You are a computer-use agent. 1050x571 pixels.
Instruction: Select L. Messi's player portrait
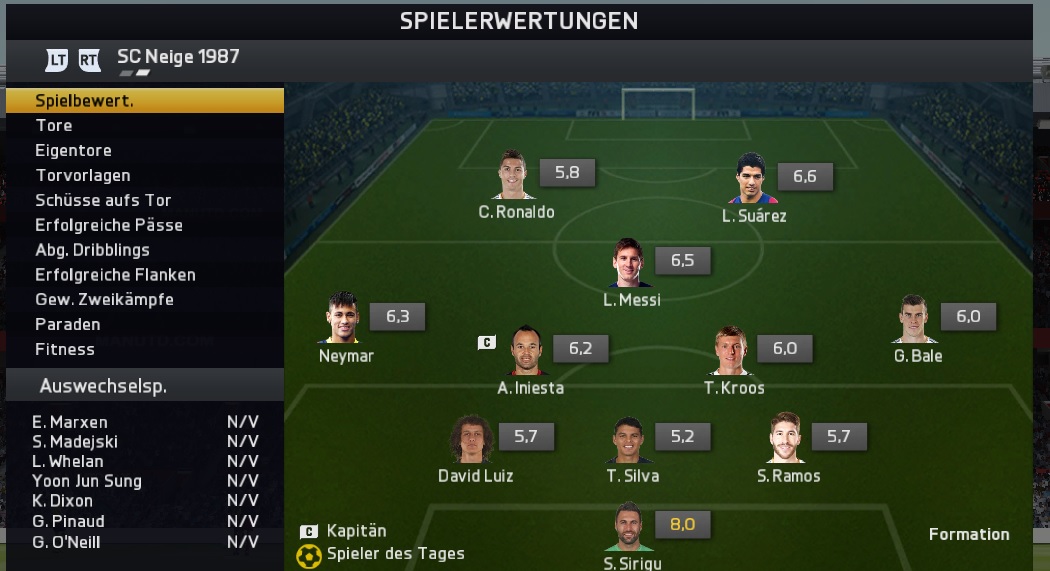(631, 264)
